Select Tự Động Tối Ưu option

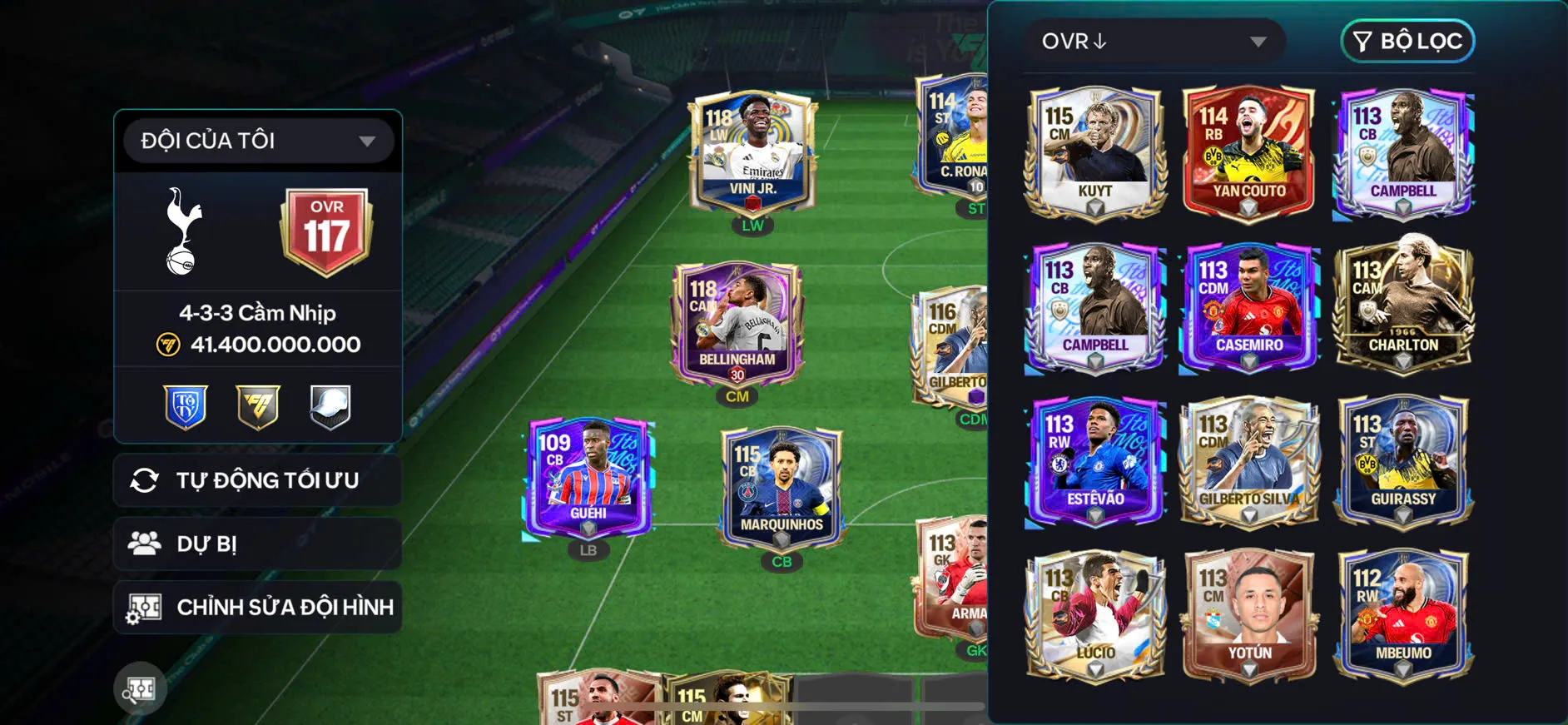258,480
